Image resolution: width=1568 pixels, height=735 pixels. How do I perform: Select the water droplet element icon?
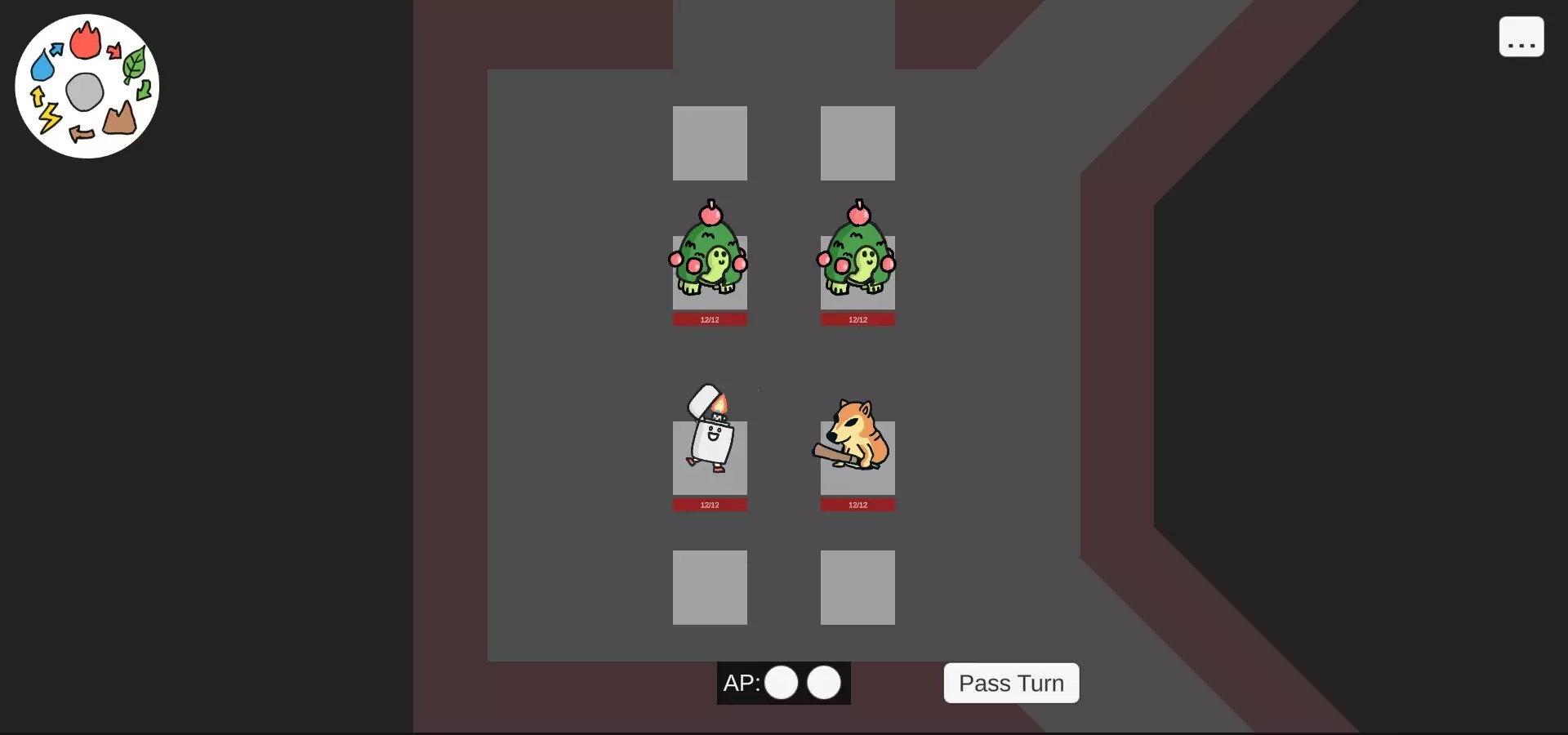[x=44, y=64]
